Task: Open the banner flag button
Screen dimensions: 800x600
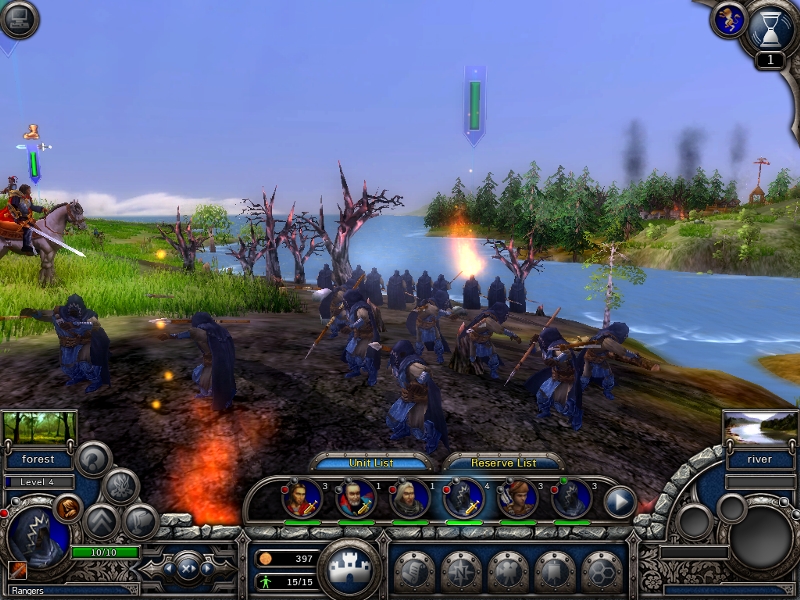Action: coord(555,571)
